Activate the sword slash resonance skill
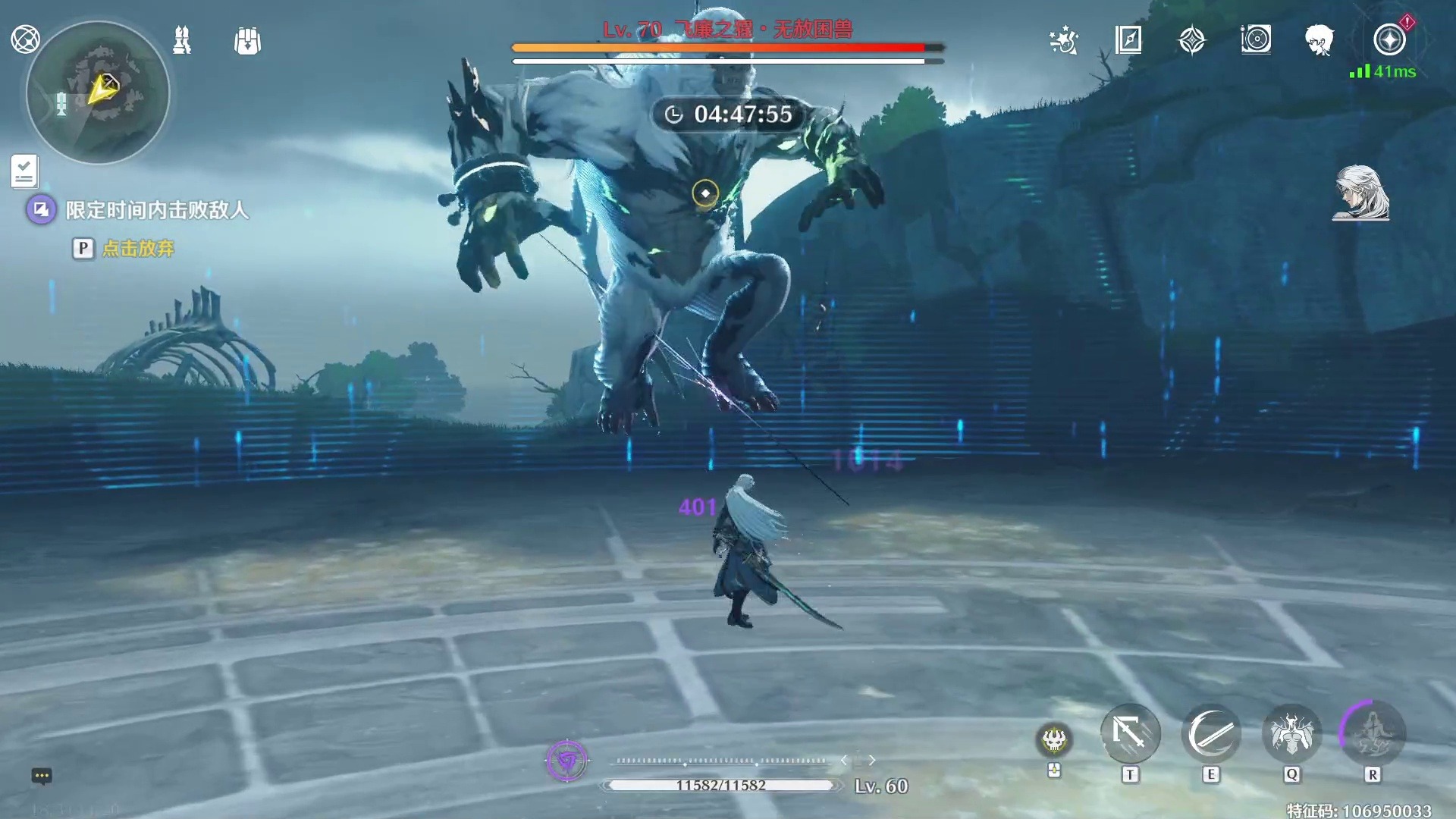This screenshot has width=1456, height=819. tap(1211, 734)
